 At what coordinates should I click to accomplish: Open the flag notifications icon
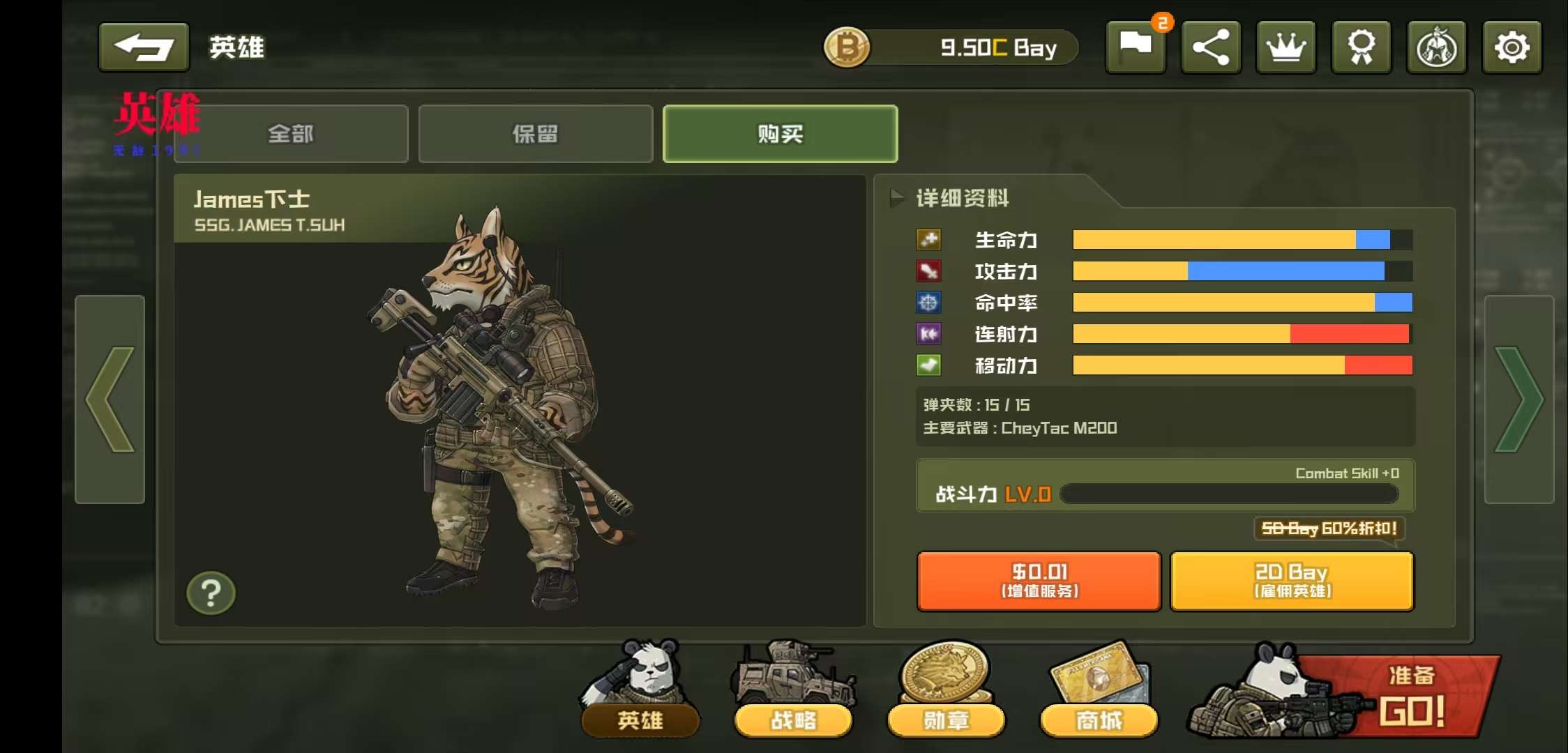1136,47
